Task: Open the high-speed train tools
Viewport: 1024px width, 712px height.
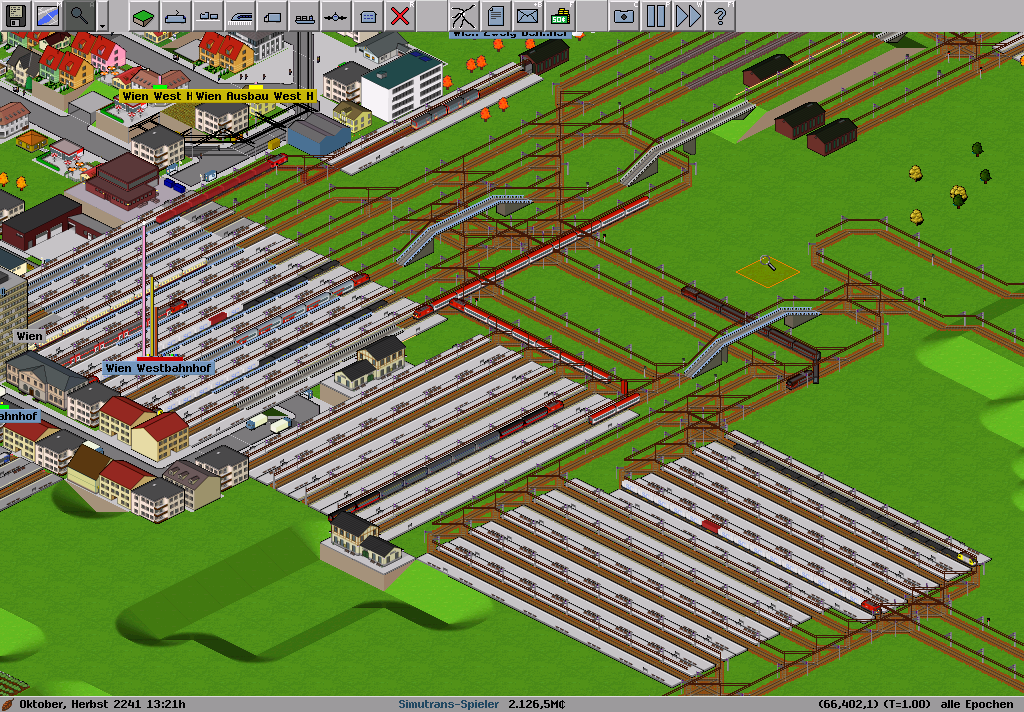Action: pos(240,15)
